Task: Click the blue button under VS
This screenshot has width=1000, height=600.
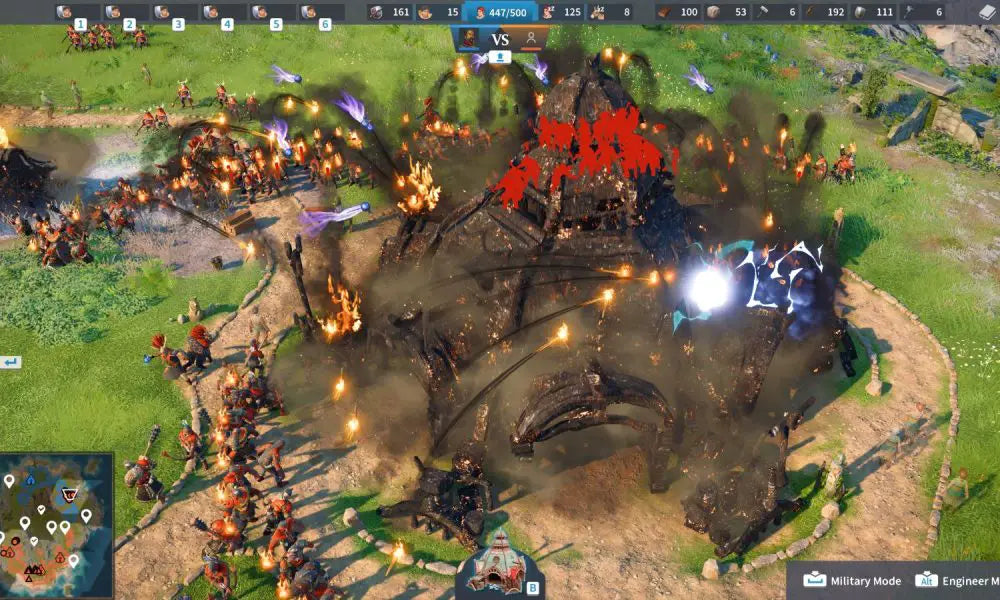Action: 500,57
